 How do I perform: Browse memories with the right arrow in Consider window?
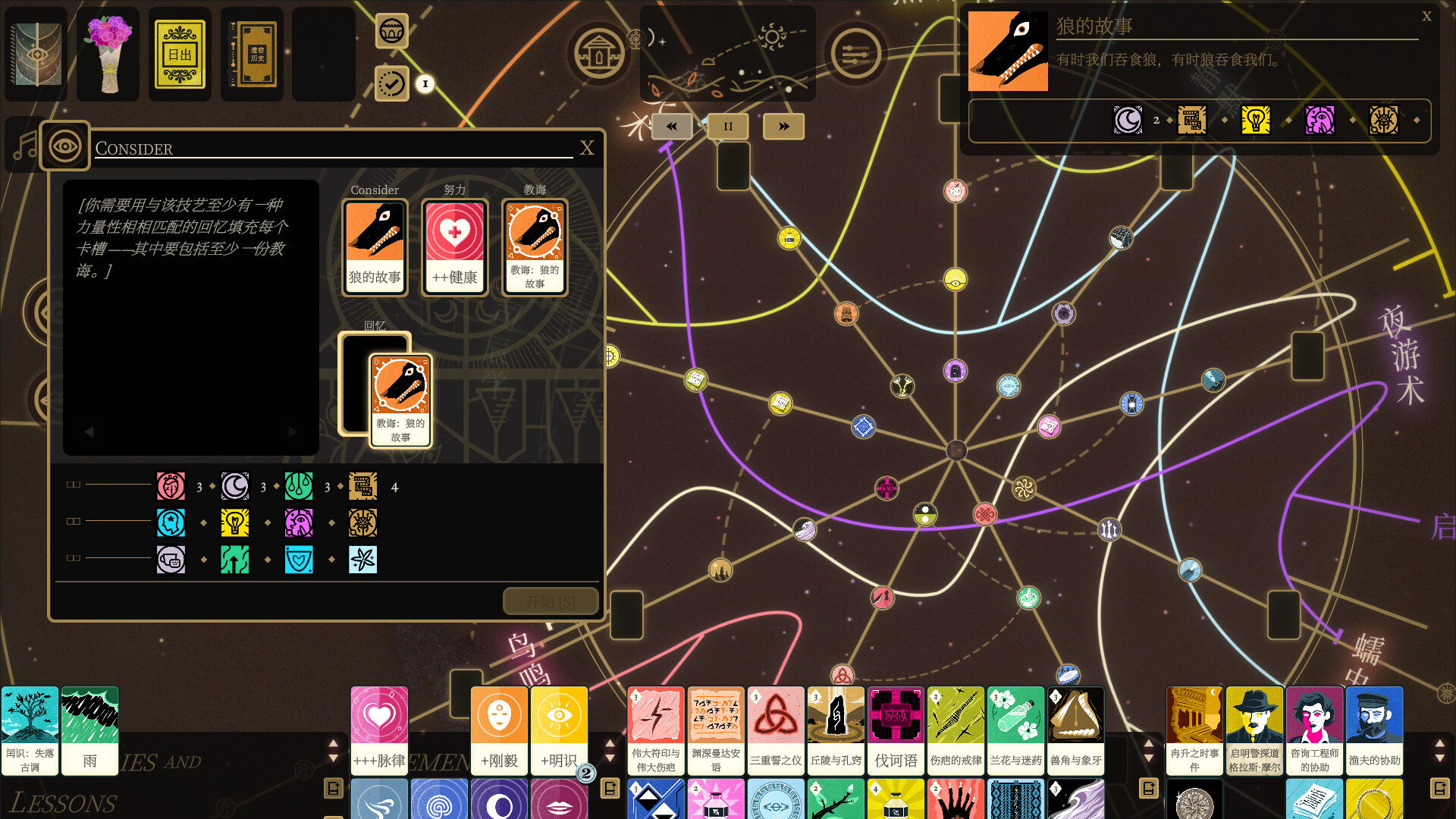[x=293, y=431]
